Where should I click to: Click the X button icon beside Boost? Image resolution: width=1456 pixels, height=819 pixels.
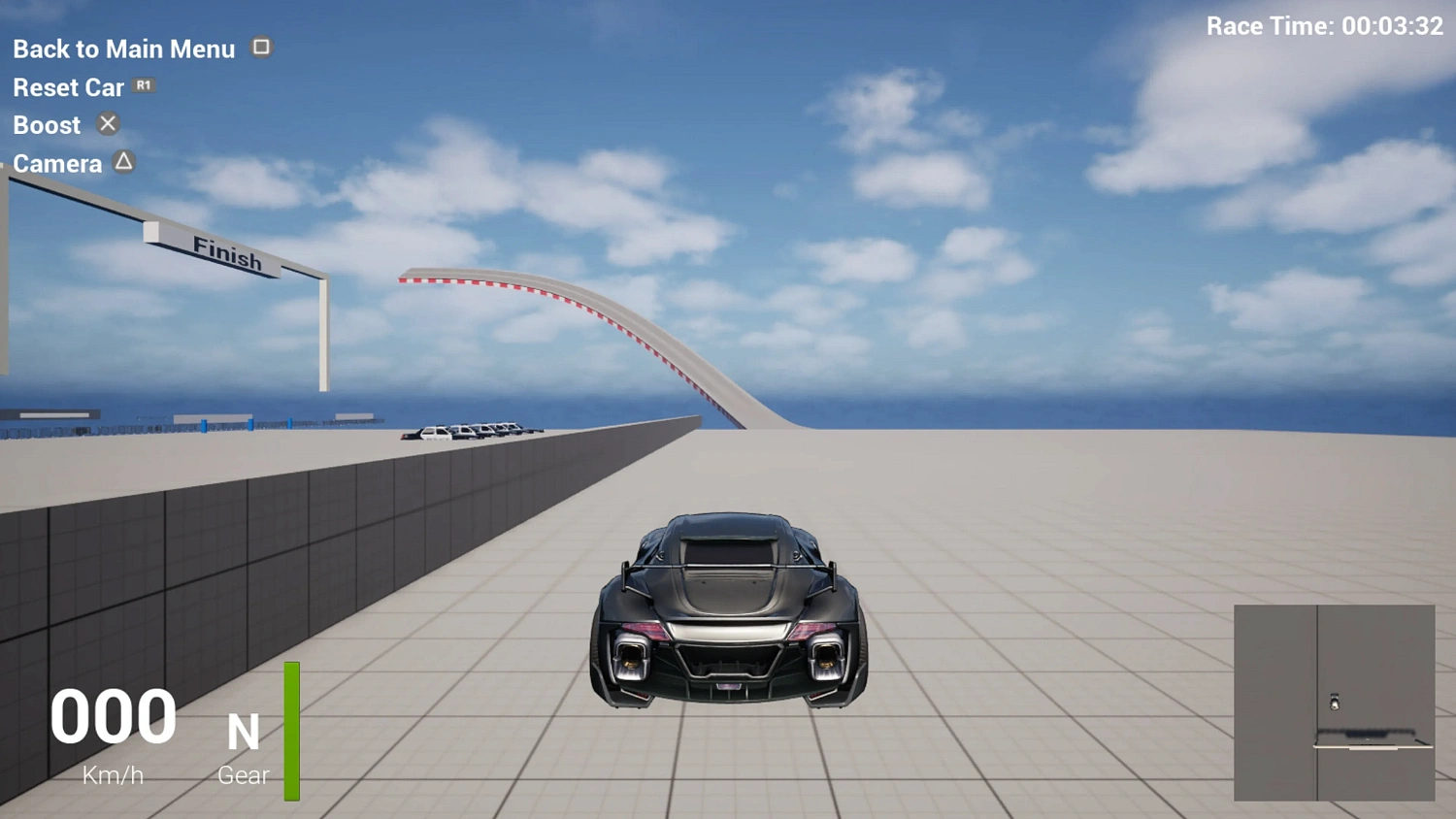tap(107, 123)
